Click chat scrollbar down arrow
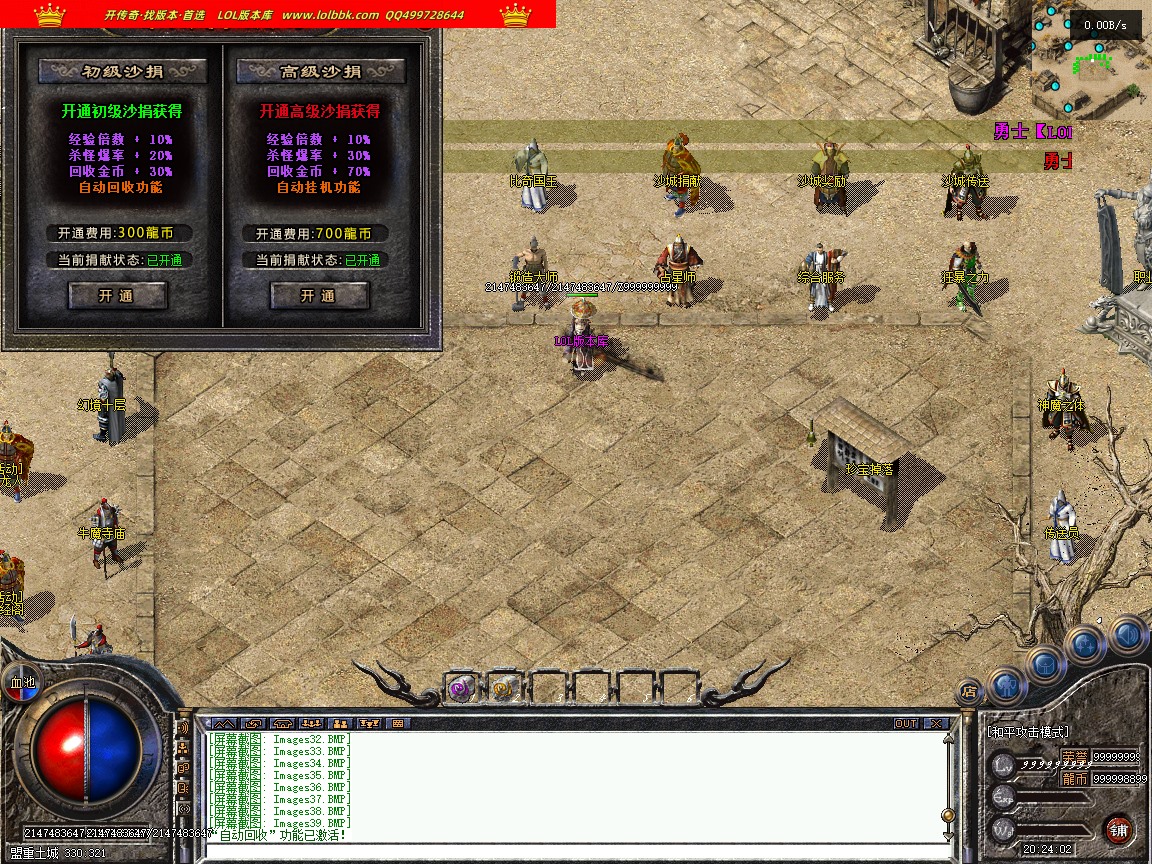 pyautogui.click(x=947, y=833)
